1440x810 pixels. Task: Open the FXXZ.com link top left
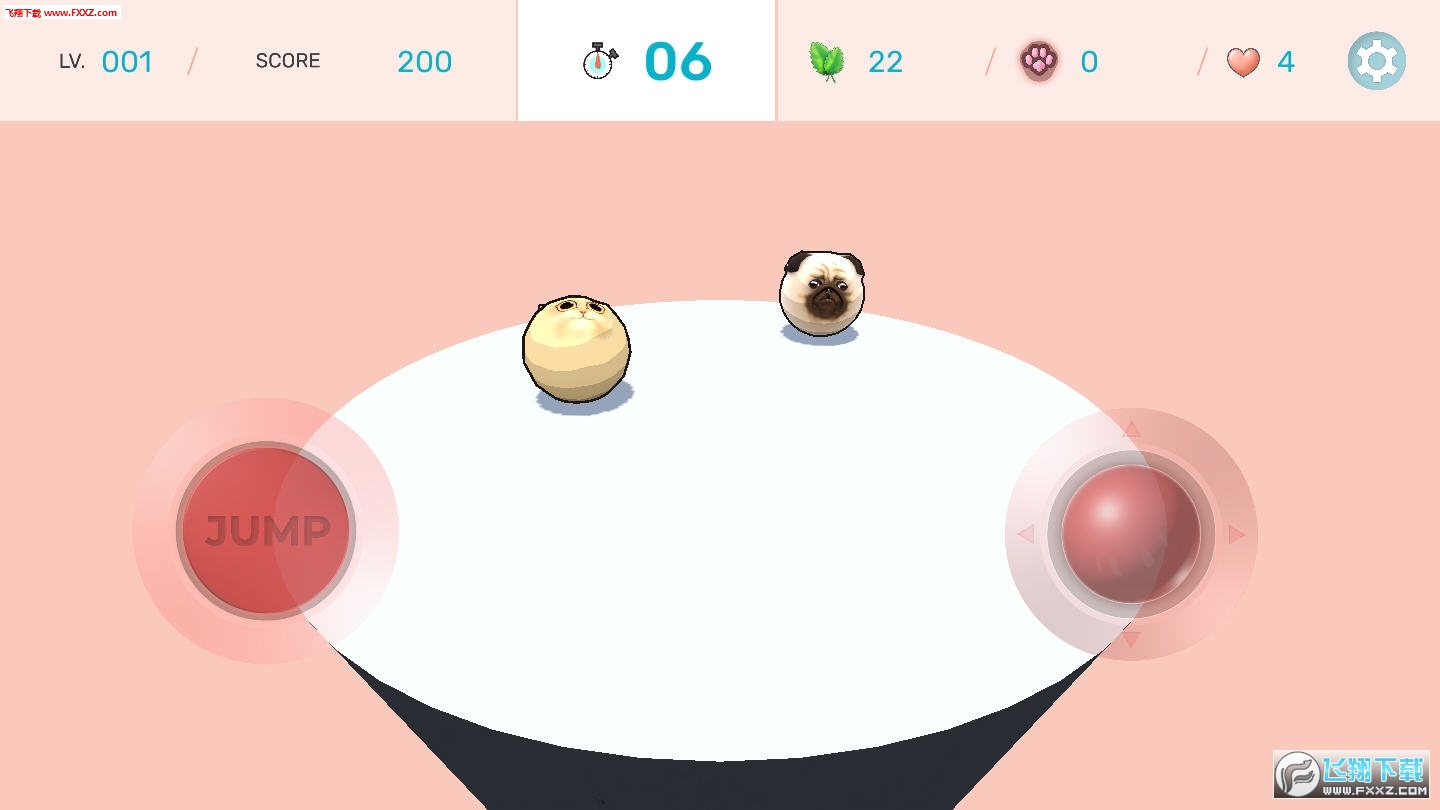[60, 12]
